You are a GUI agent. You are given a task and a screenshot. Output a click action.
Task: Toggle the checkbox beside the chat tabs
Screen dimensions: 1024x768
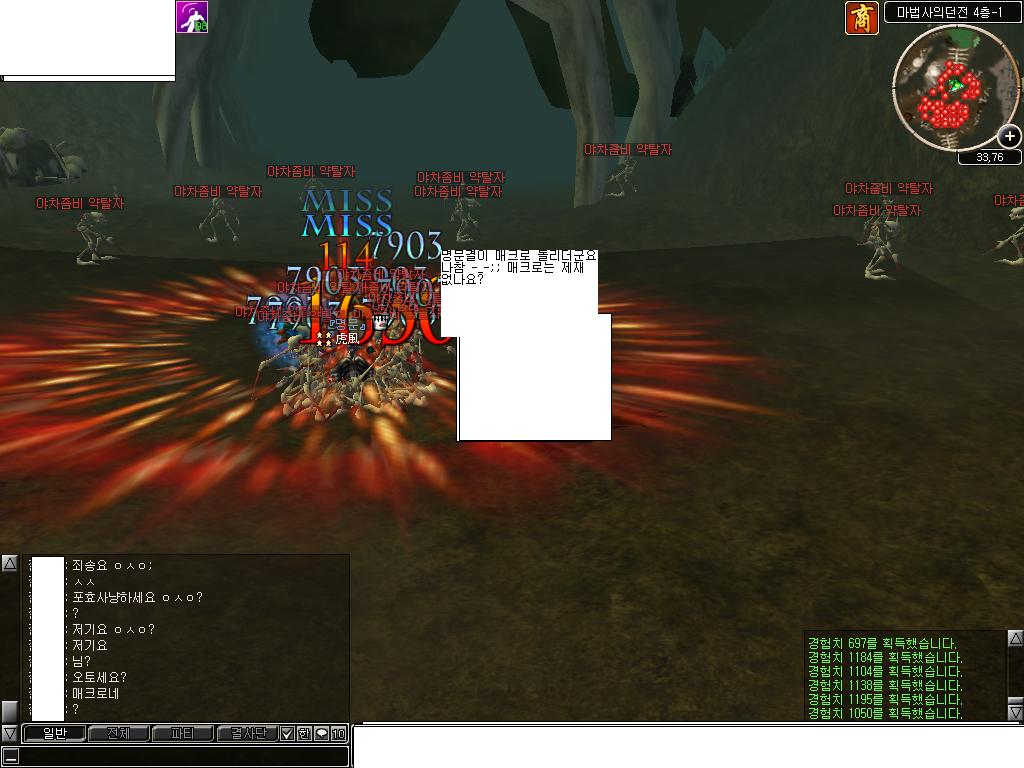[287, 734]
